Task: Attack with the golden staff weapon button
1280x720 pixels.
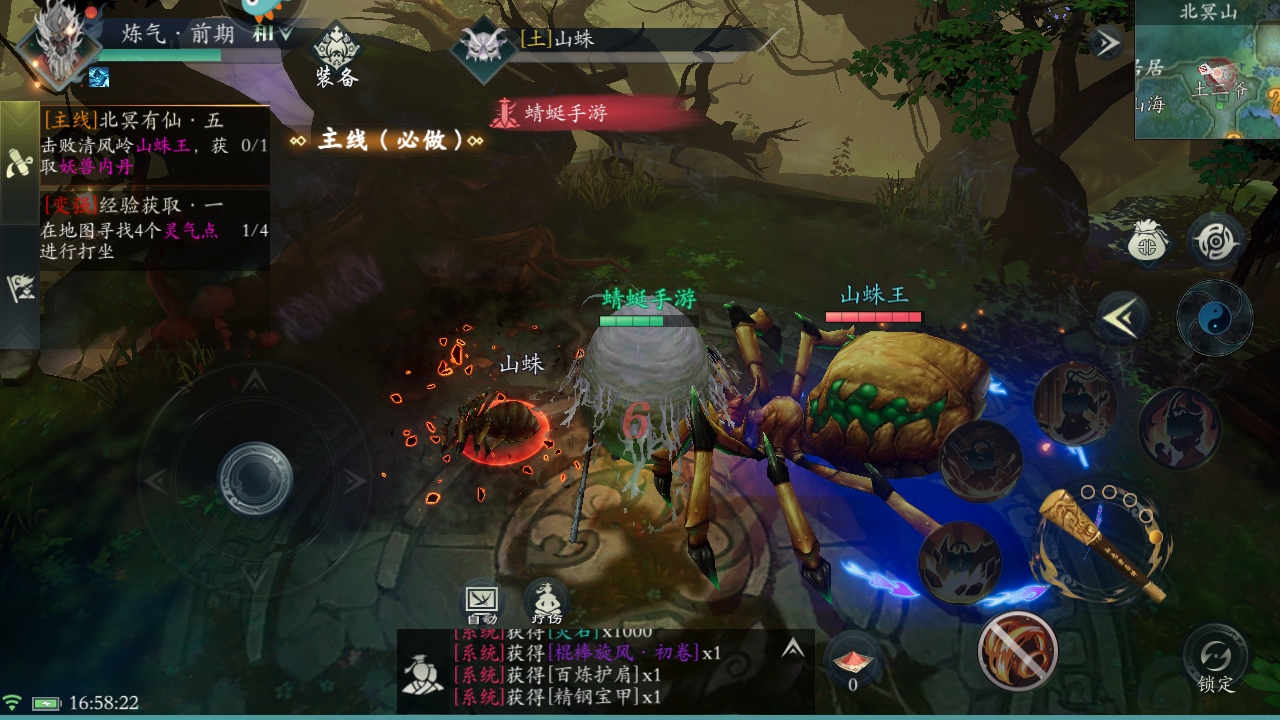Action: [x=1100, y=545]
